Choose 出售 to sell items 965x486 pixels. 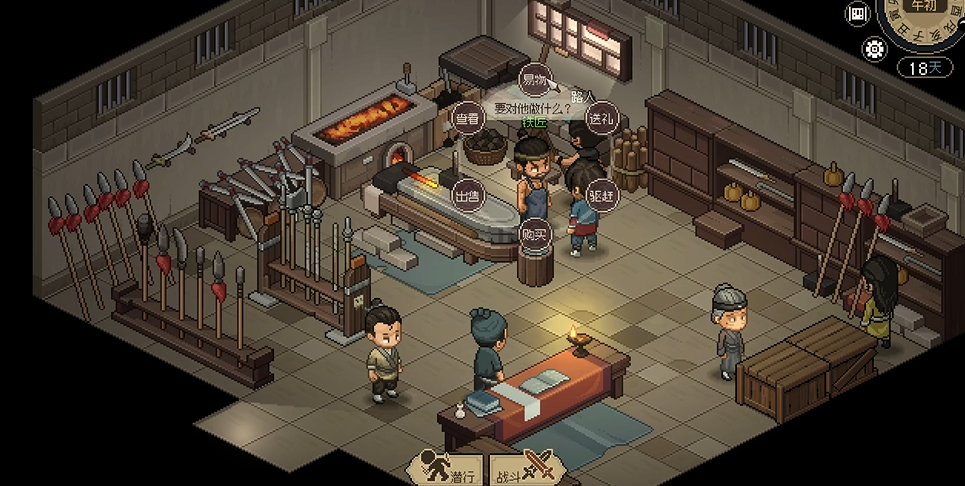coord(467,194)
